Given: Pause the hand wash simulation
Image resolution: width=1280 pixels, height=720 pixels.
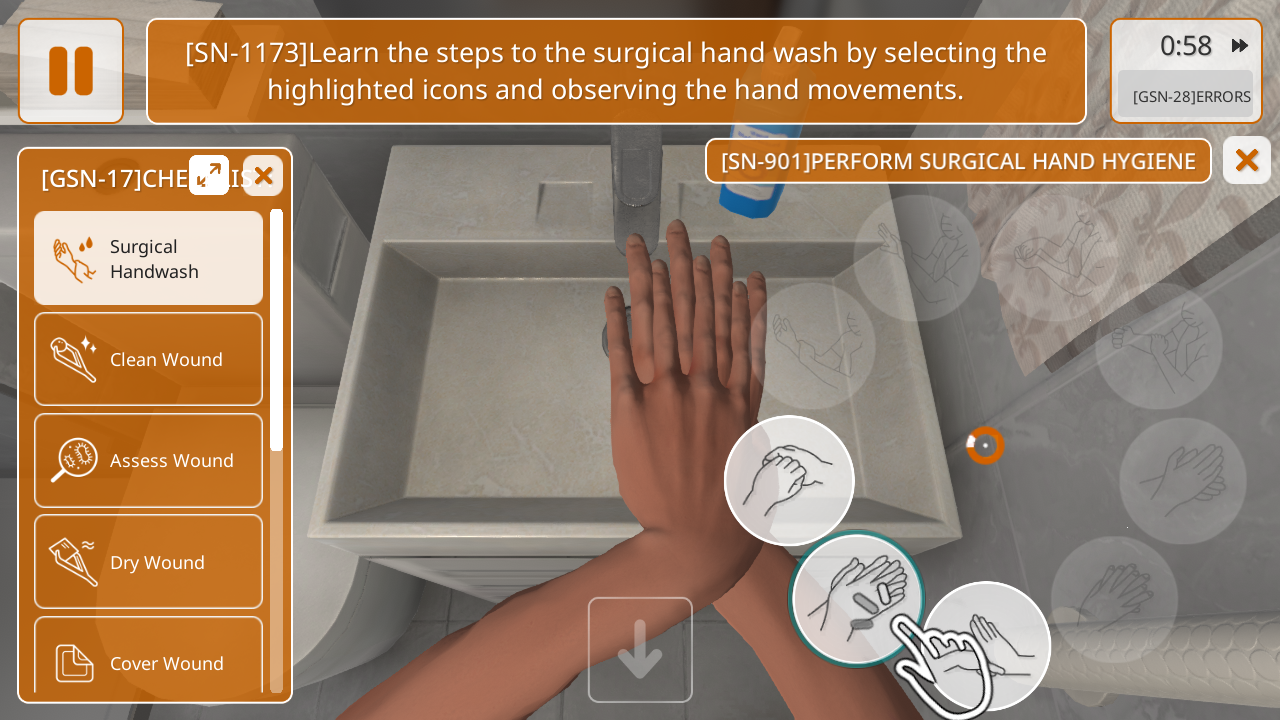Looking at the screenshot, I should point(71,71).
